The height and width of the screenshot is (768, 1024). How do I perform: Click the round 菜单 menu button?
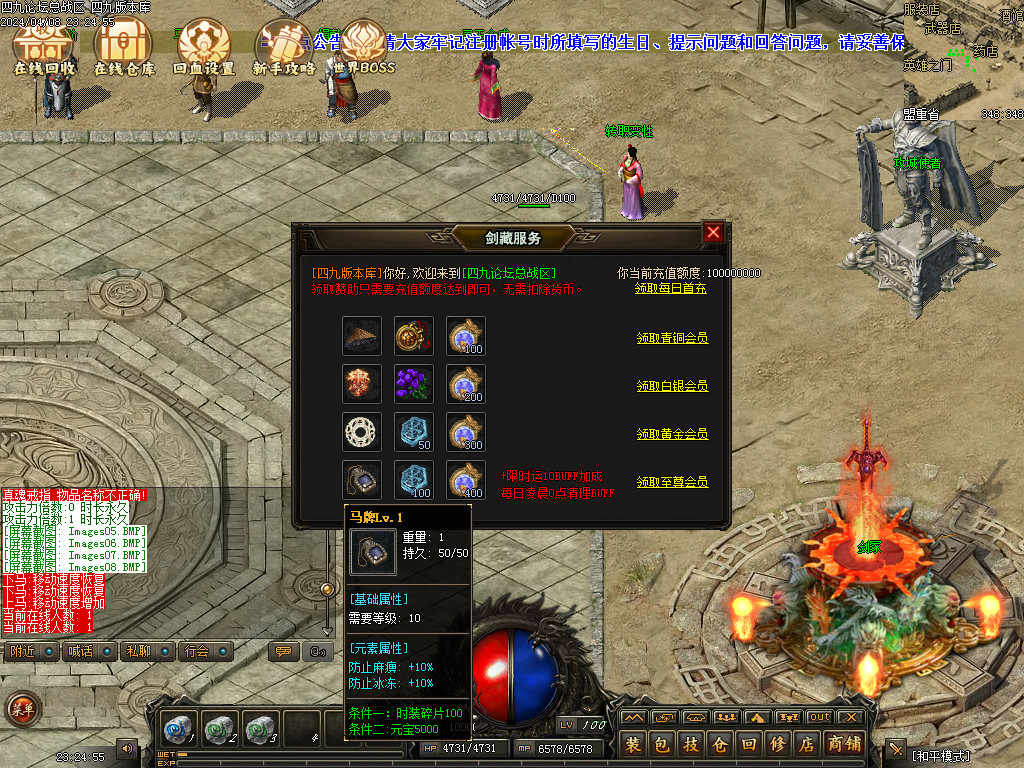[x=22, y=709]
